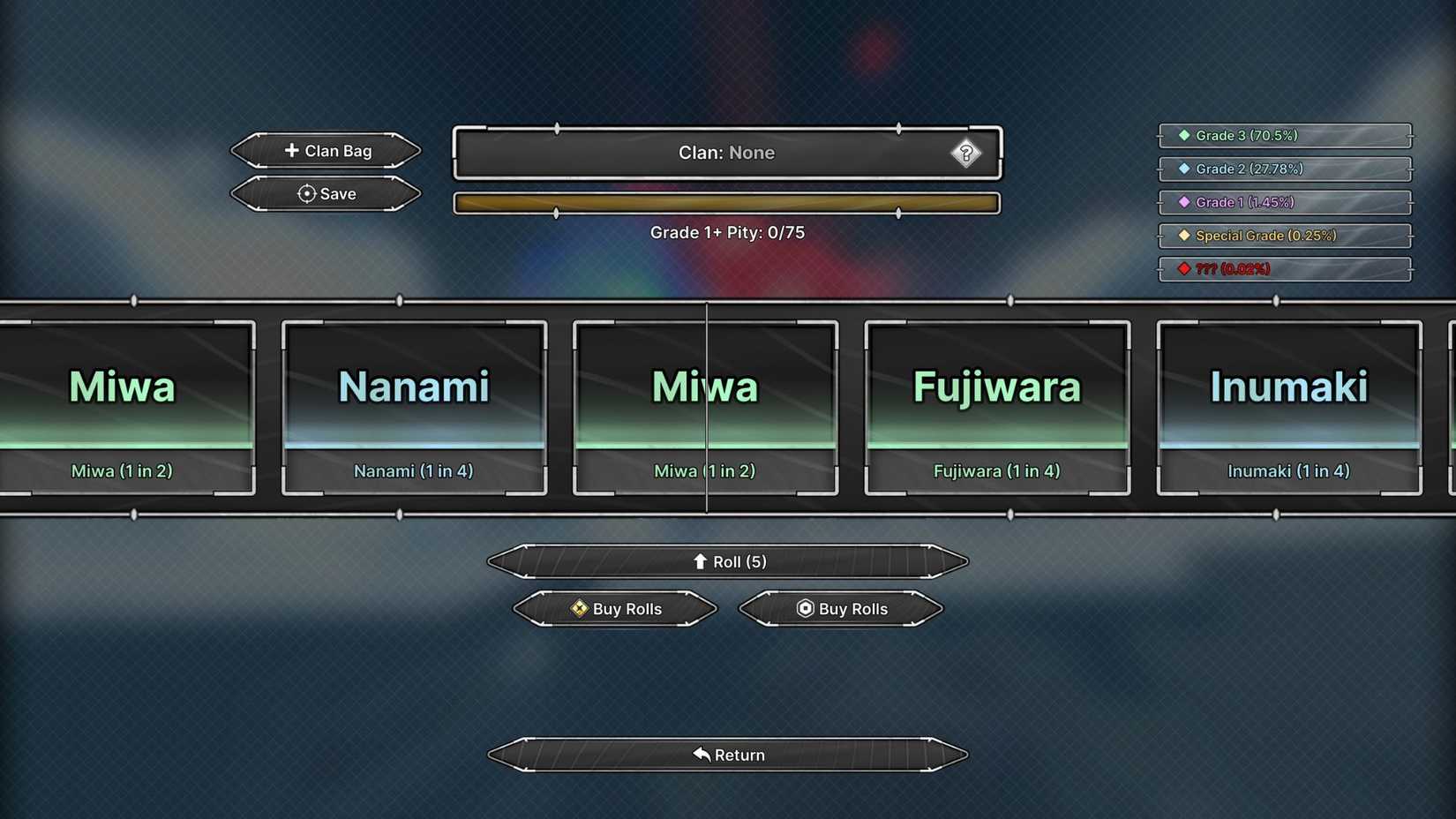Click the yellow diamond beside Special Grade
This screenshot has height=819, width=1456.
pyautogui.click(x=1182, y=236)
